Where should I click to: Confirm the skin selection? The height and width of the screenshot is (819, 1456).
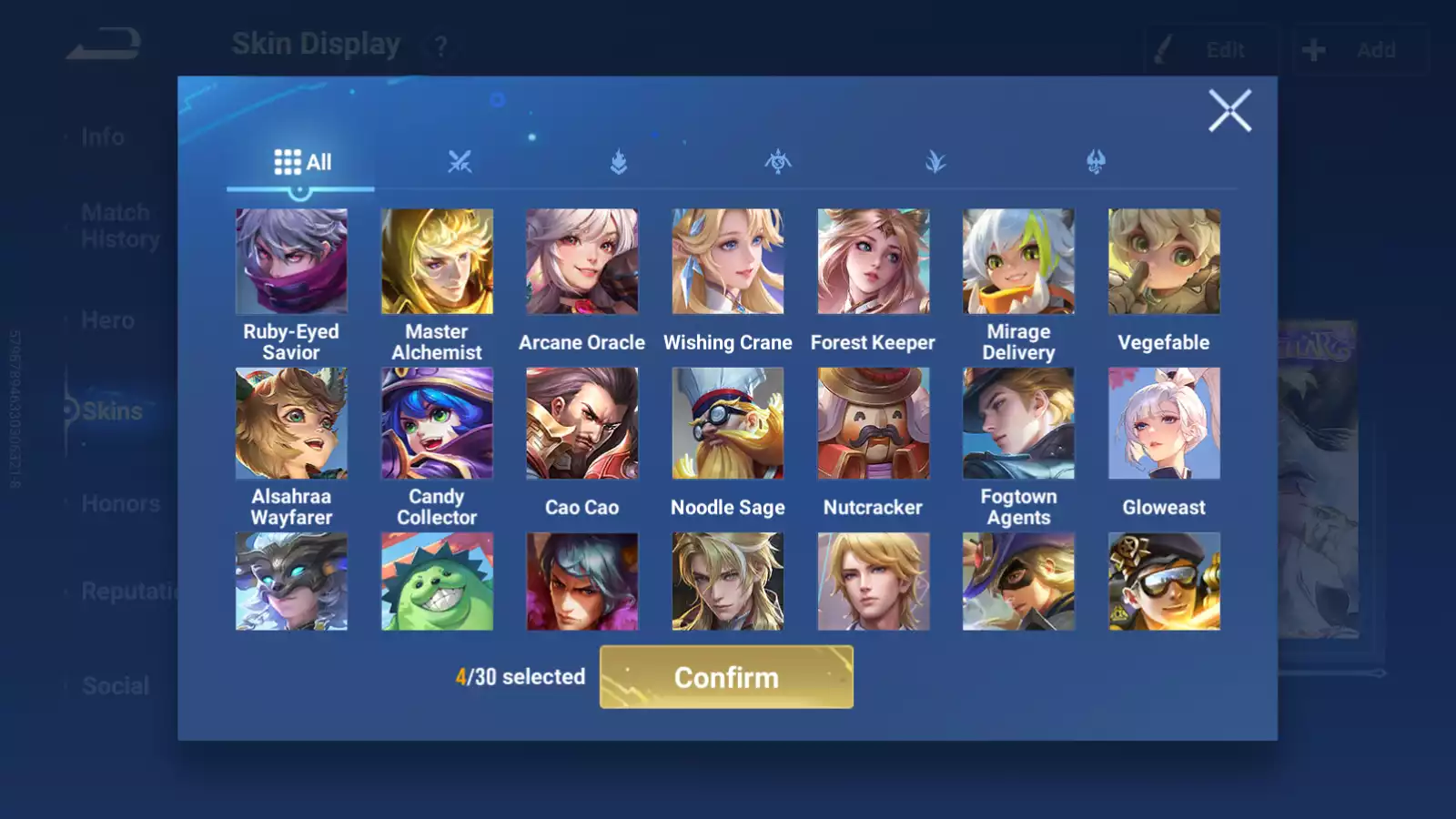tap(726, 677)
